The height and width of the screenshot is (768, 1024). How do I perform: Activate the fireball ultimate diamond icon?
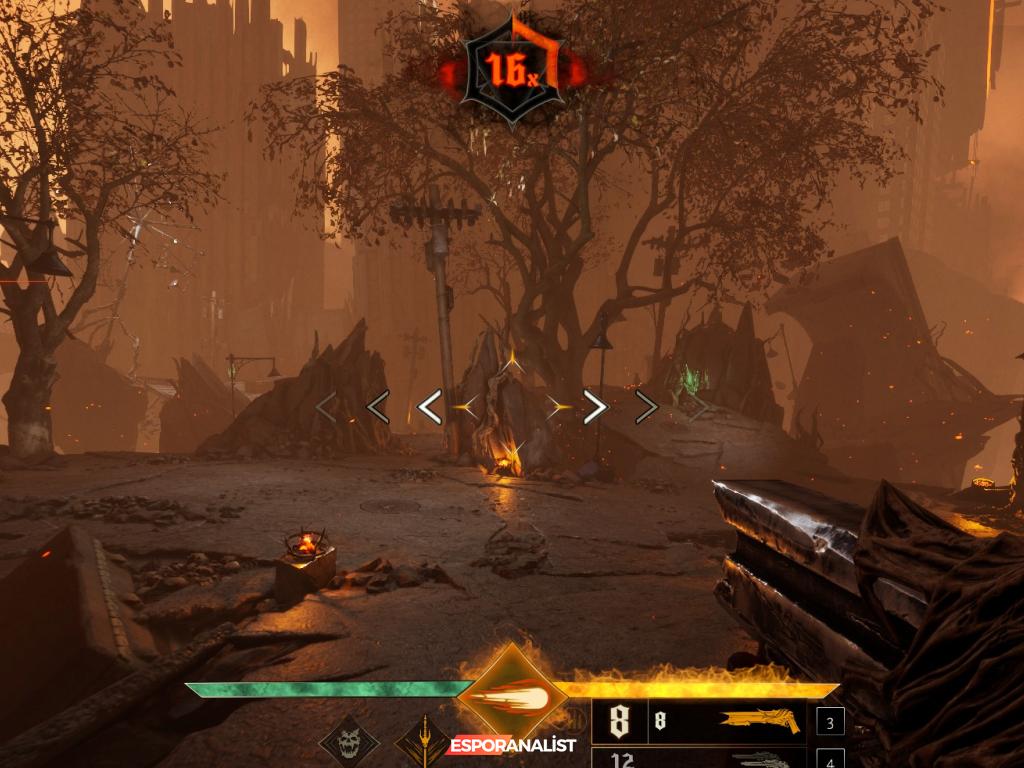(x=512, y=693)
